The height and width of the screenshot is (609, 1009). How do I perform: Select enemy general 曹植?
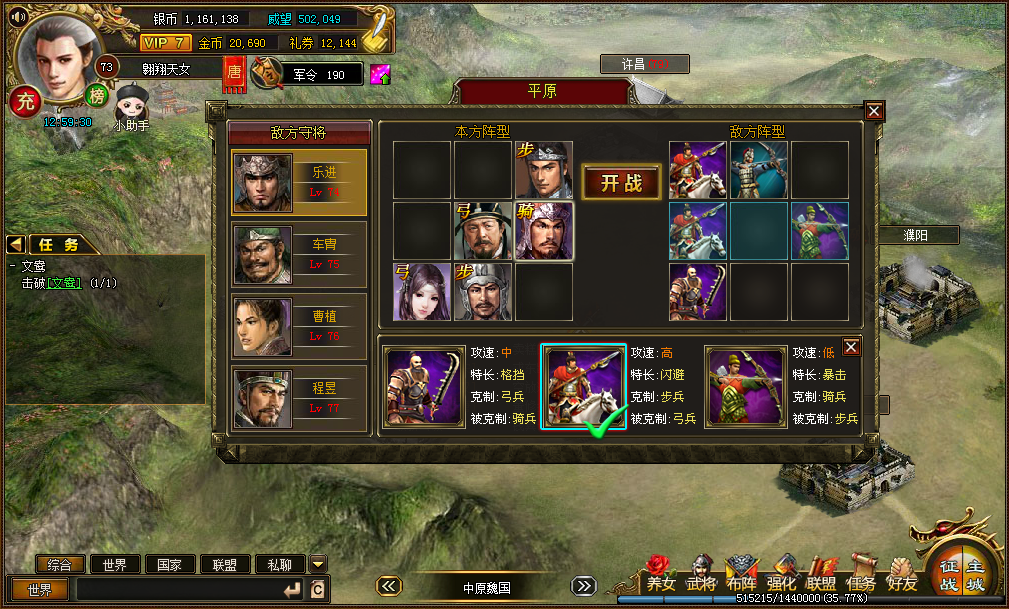pyautogui.click(x=299, y=326)
